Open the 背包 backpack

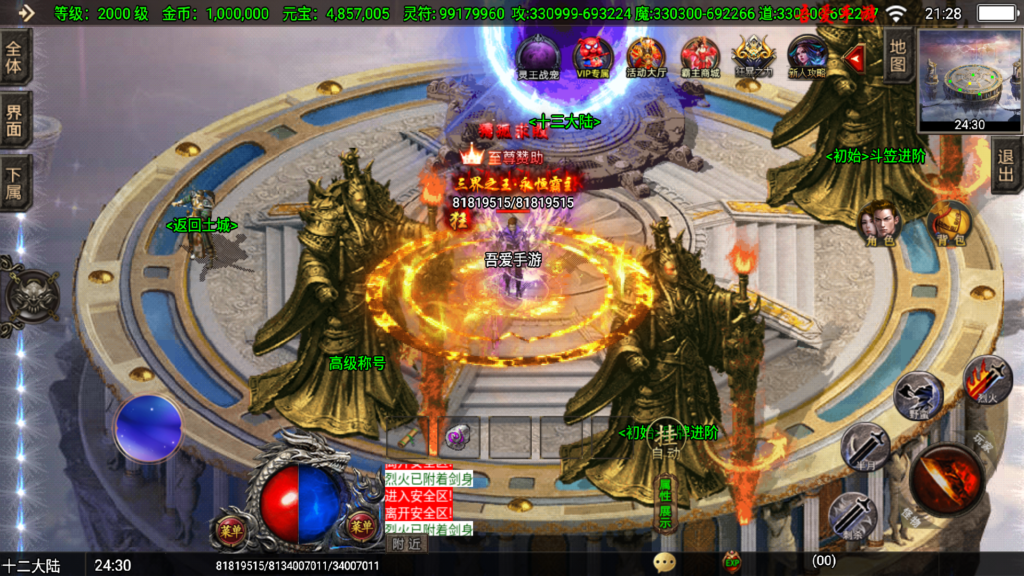point(947,225)
